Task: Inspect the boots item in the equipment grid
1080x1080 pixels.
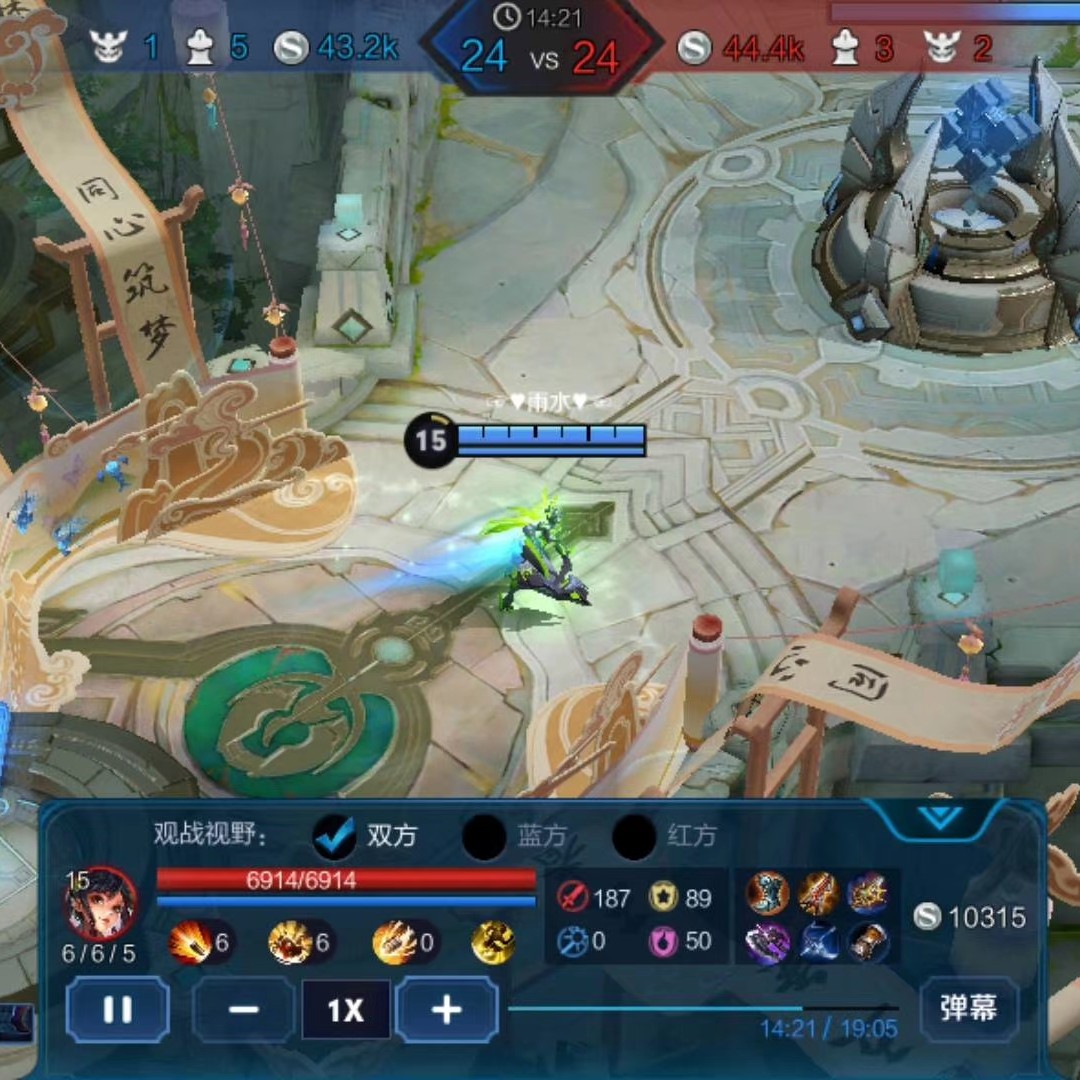Action: point(768,893)
